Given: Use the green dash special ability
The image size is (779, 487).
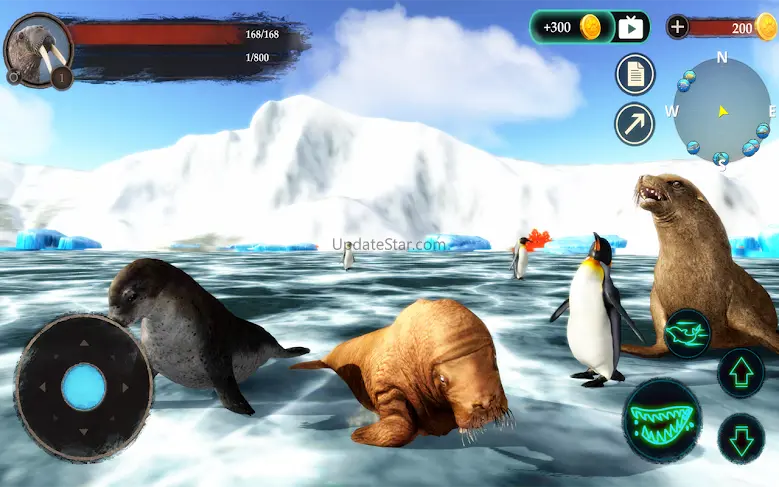Looking at the screenshot, I should (687, 334).
